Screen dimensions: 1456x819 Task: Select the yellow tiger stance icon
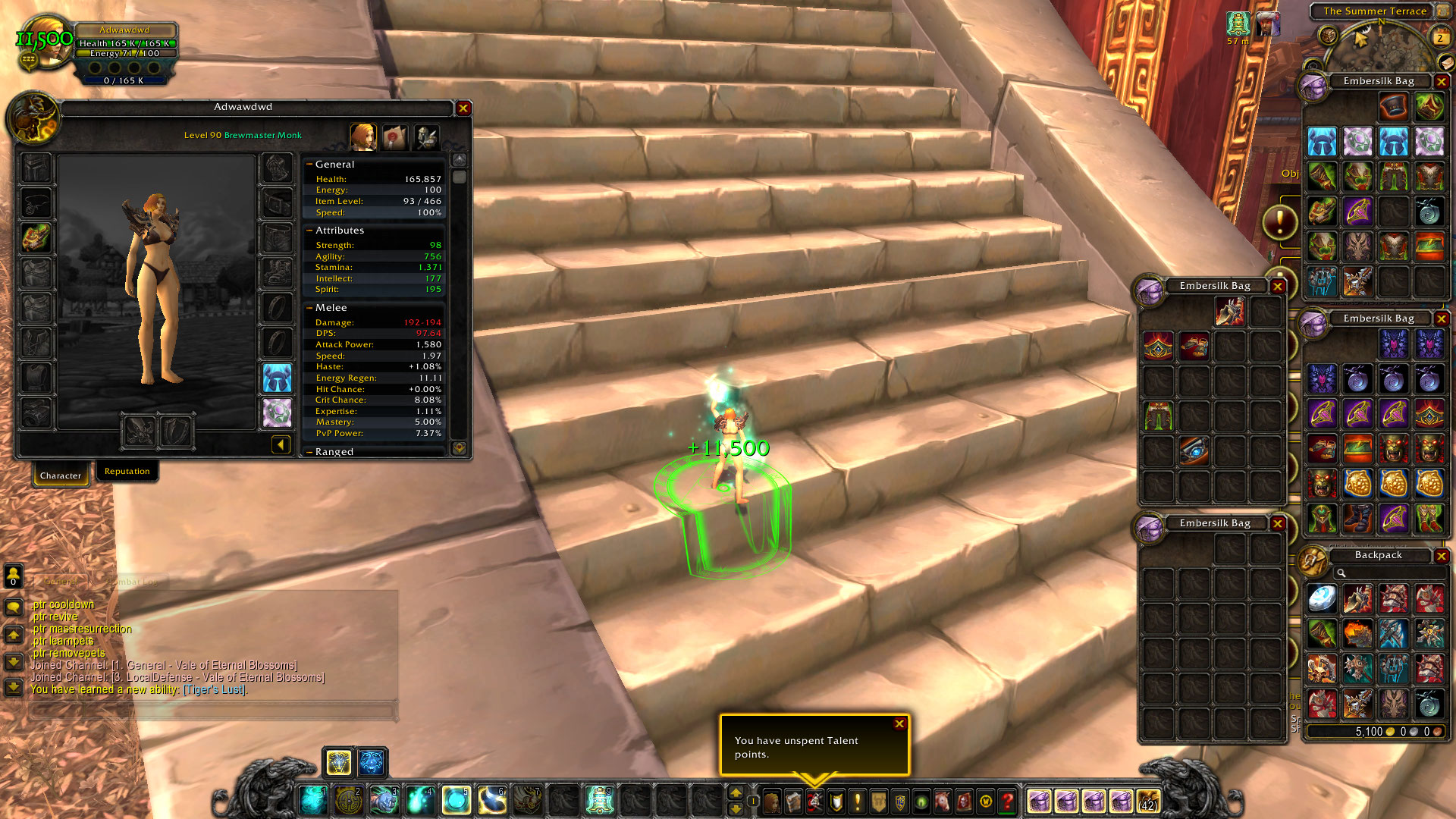338,762
